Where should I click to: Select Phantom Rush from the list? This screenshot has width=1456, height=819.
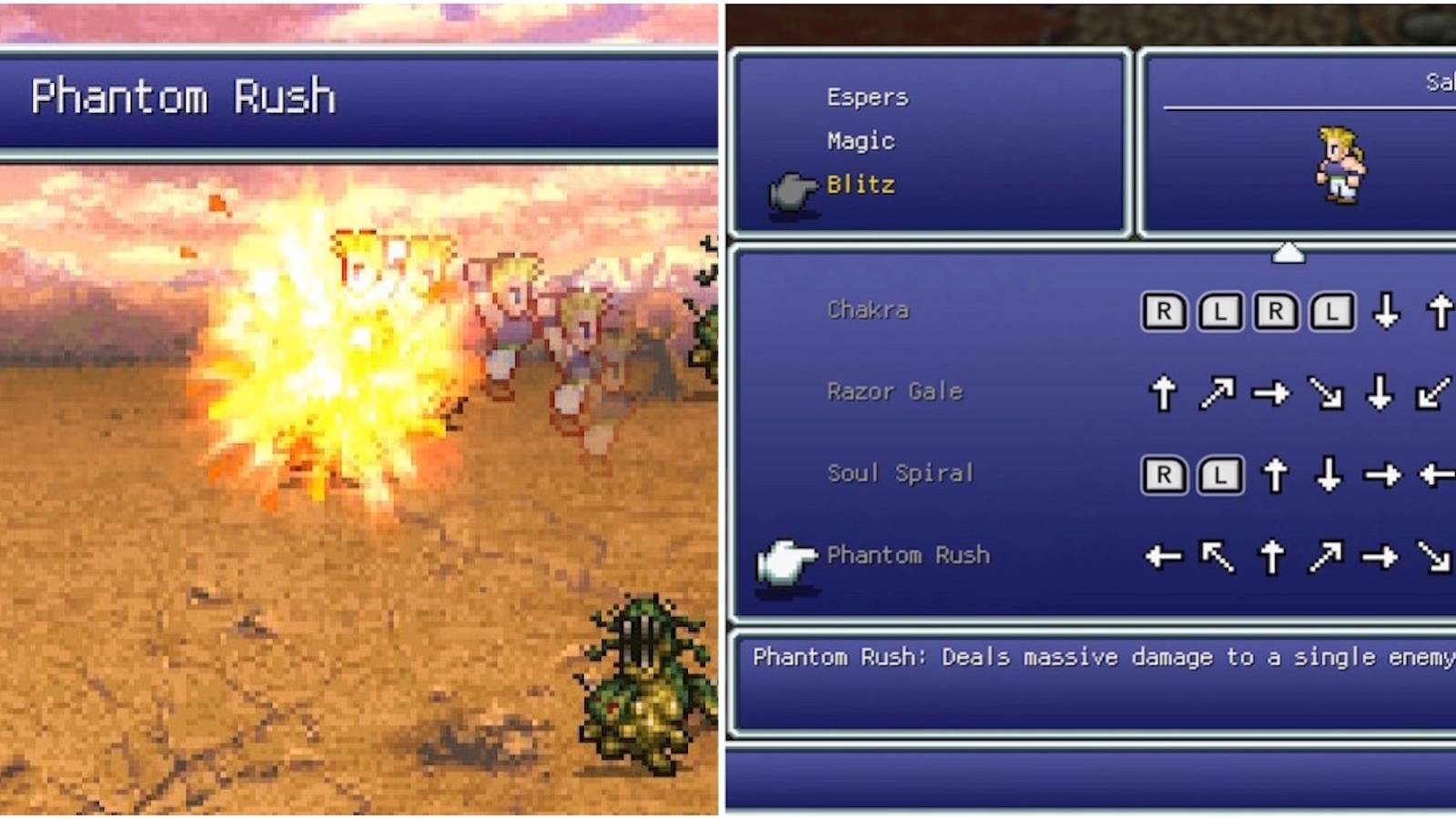[x=907, y=555]
